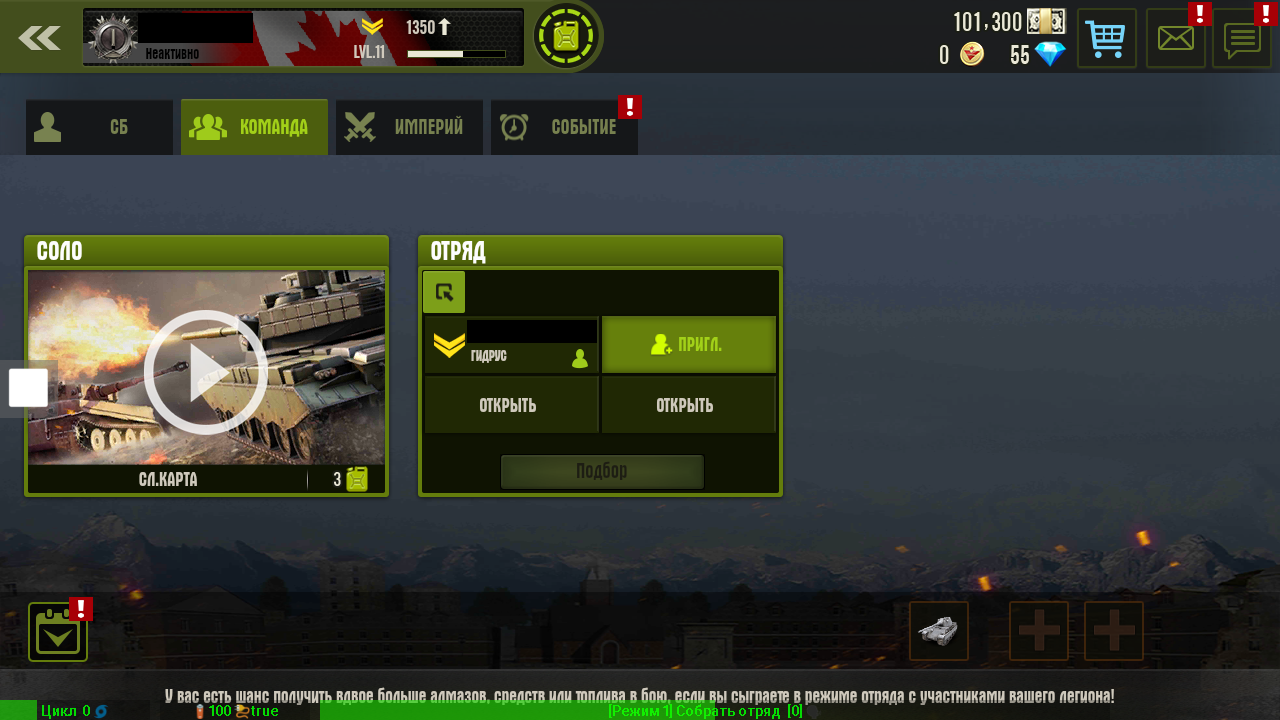Tap the cash money icon
1280x720 pixels.
pos(1045,22)
